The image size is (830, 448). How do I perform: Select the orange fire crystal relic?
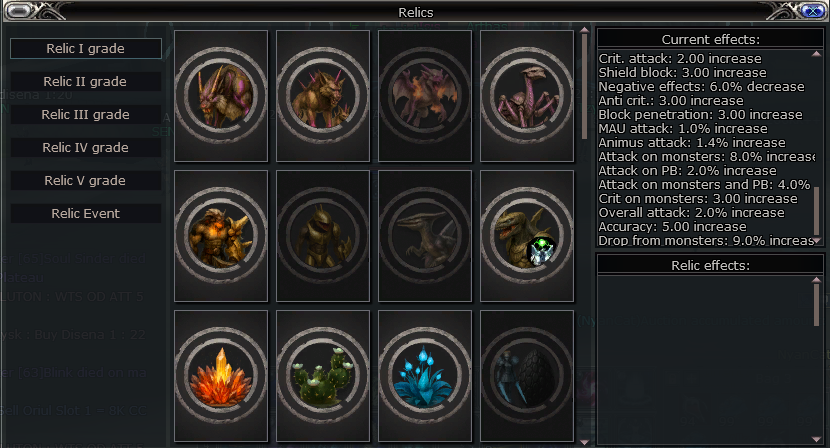(x=221, y=376)
